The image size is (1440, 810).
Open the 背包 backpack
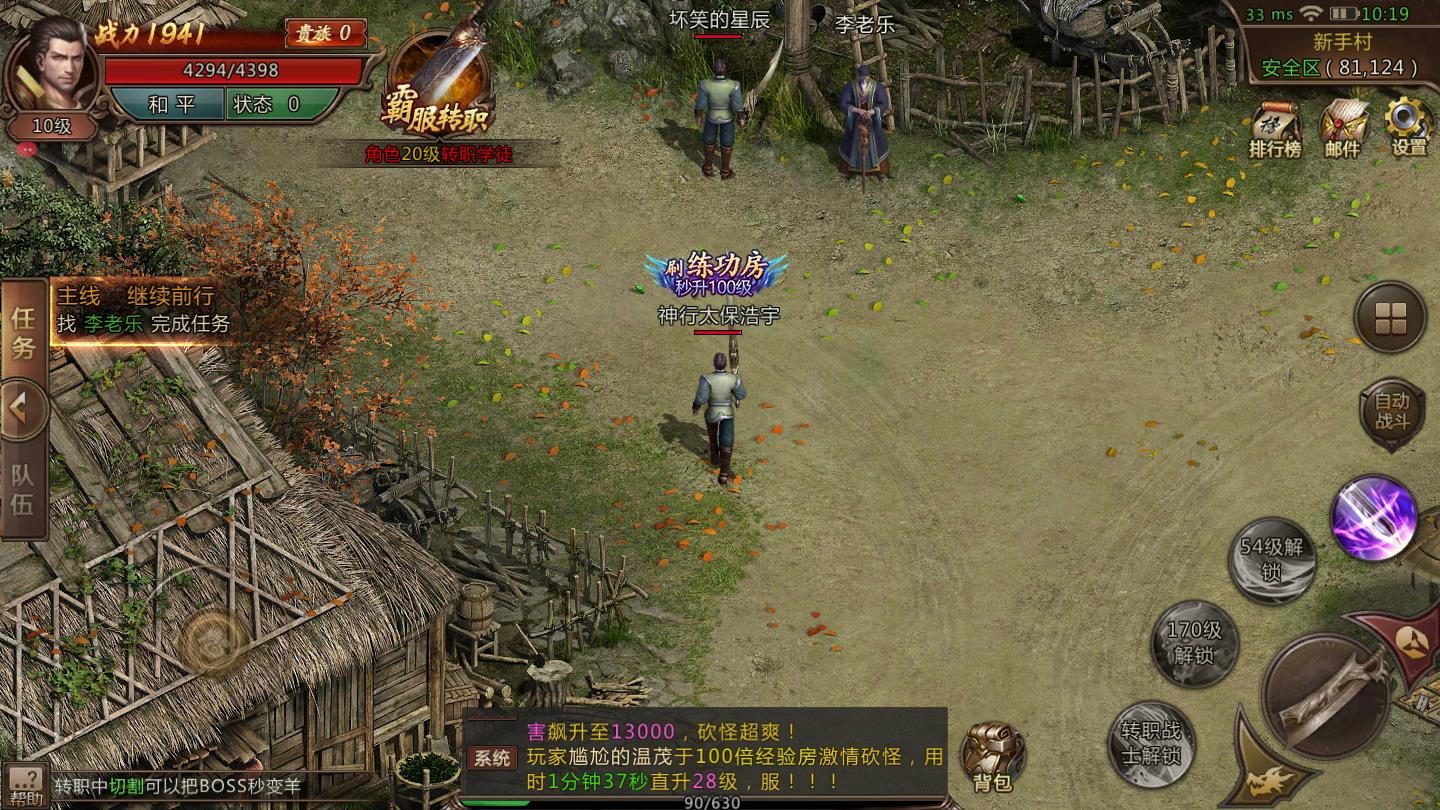pyautogui.click(x=992, y=758)
